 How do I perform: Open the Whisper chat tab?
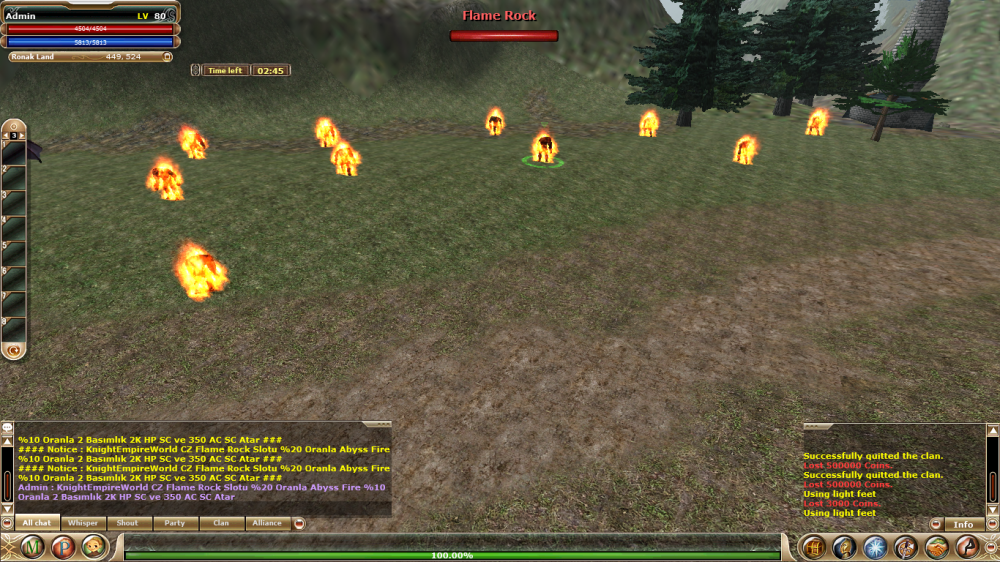(83, 523)
